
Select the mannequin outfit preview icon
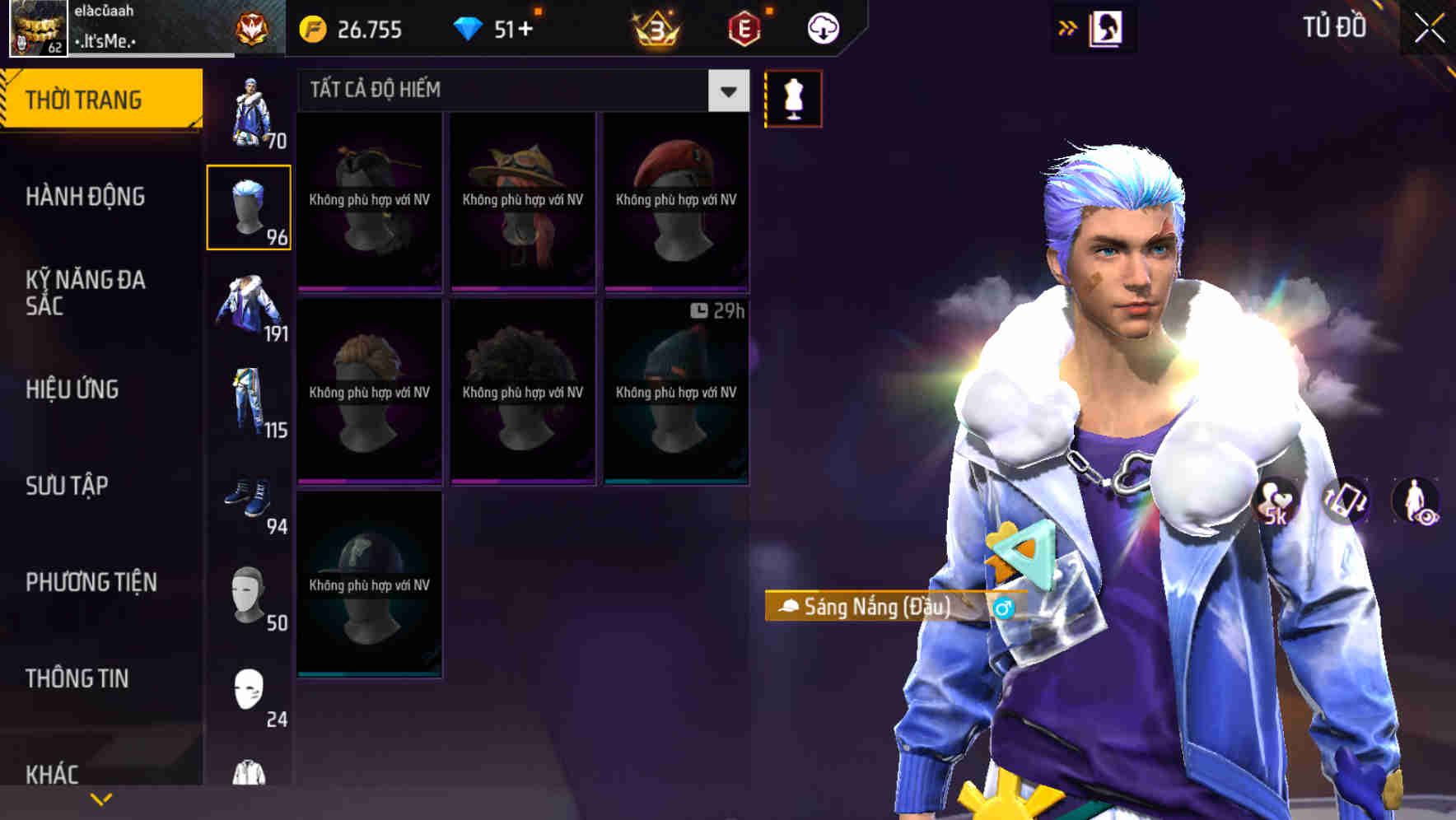(793, 97)
